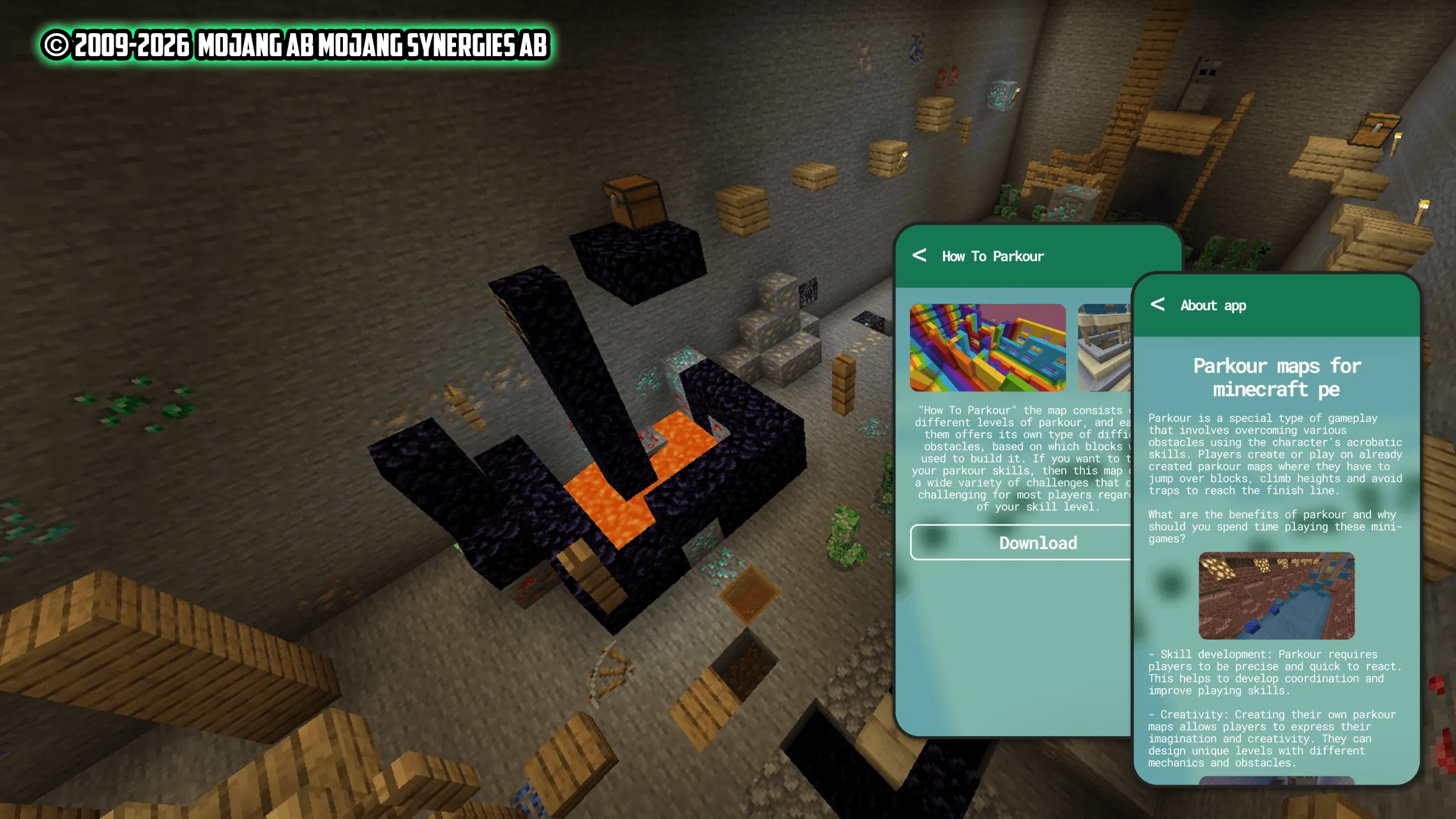
Task: Click the Parkour maps for minecraft pe heading
Action: [x=1276, y=377]
